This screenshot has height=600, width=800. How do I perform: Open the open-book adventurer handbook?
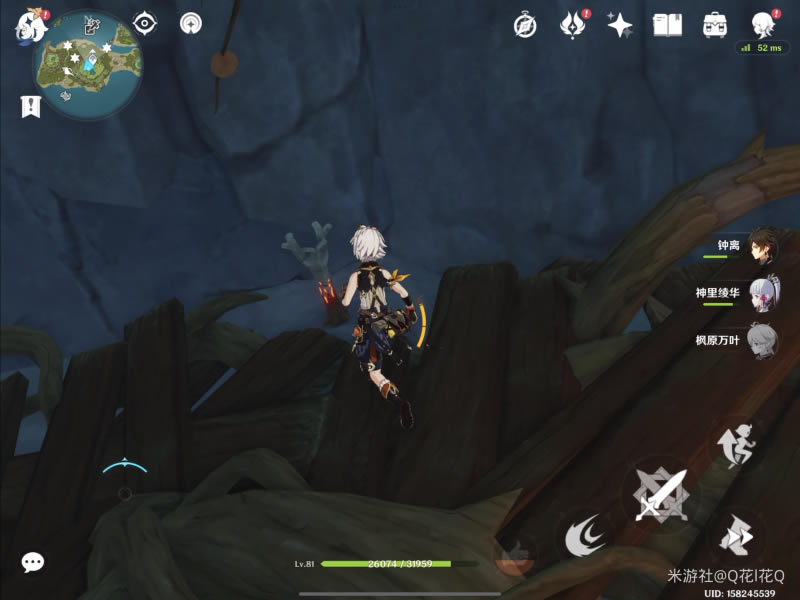coord(667,25)
